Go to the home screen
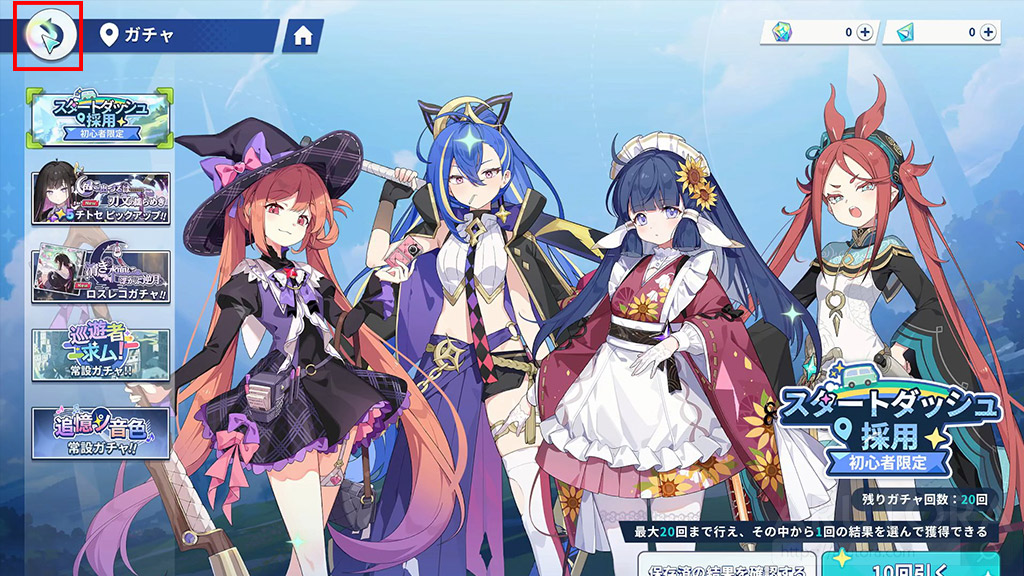 pos(303,36)
